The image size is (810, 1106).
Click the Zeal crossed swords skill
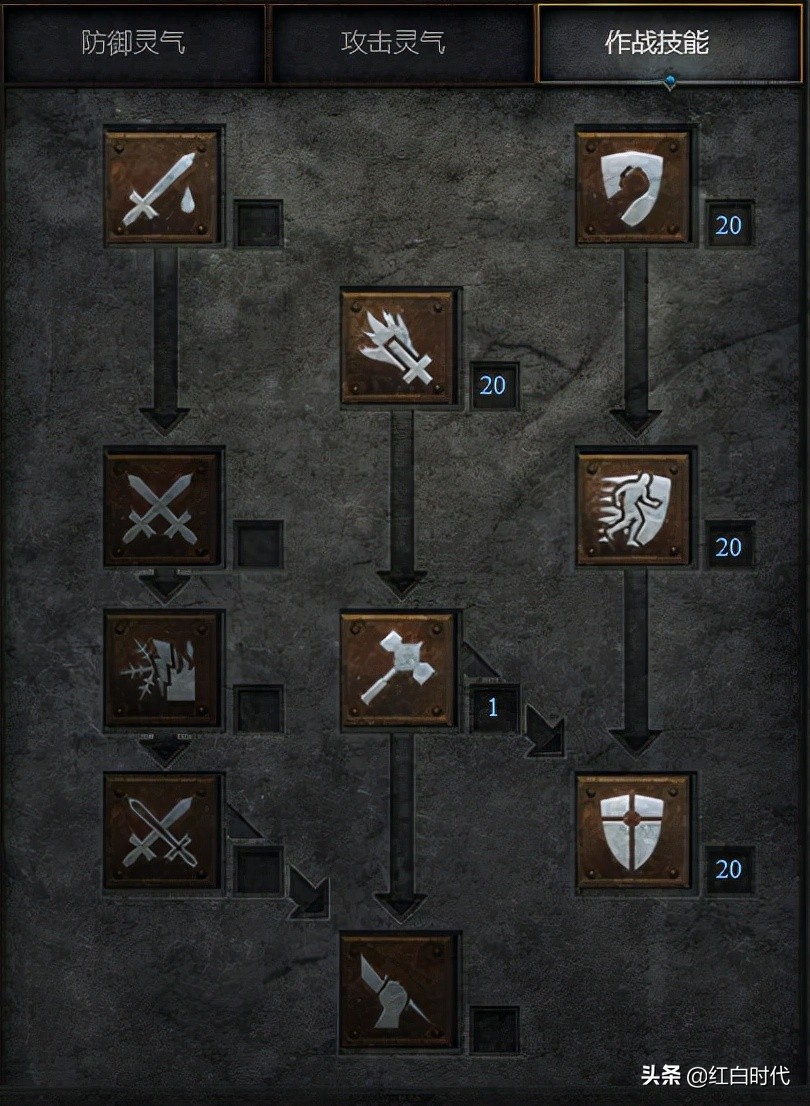(162, 508)
